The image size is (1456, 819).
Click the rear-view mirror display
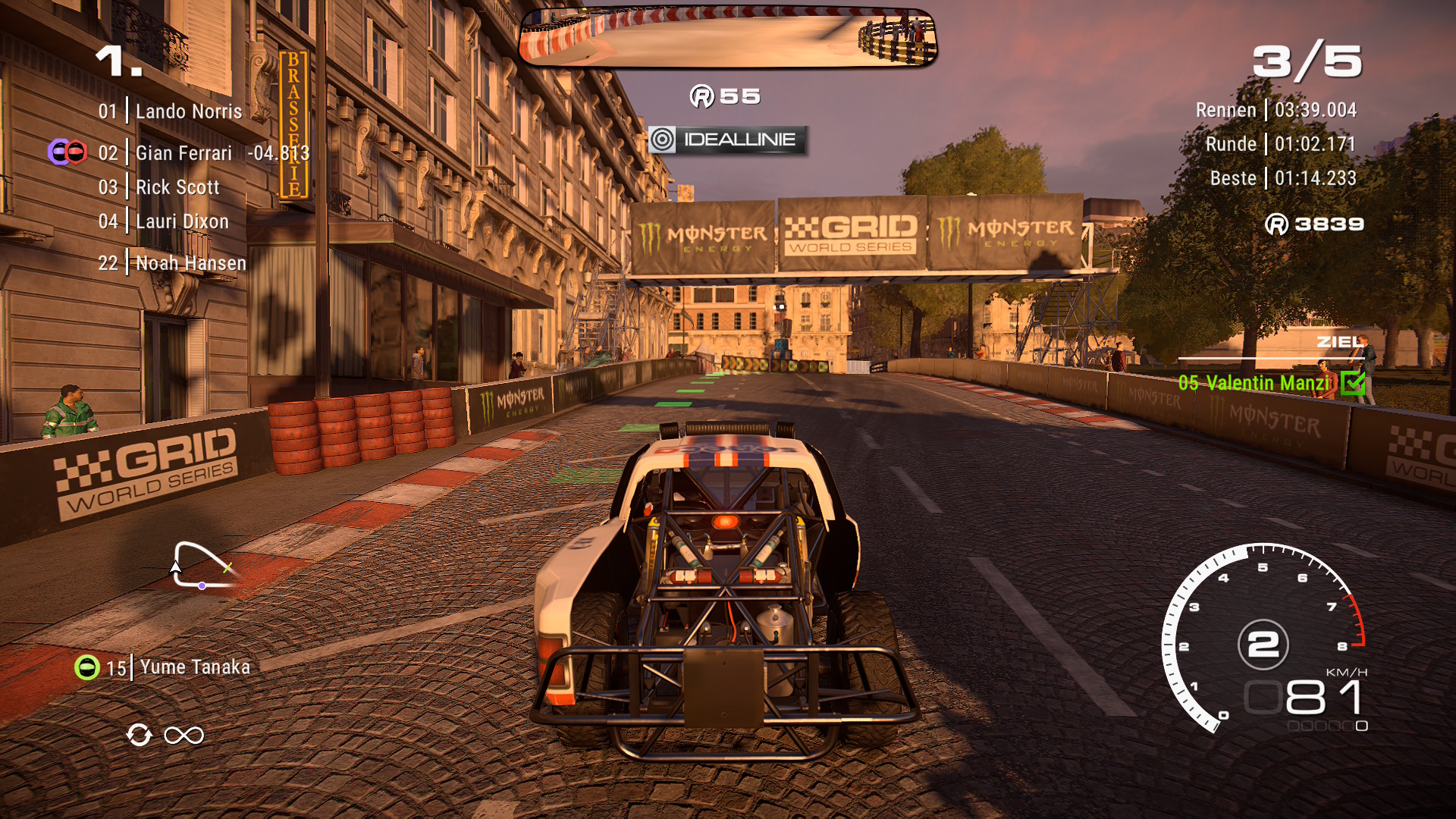point(728,38)
